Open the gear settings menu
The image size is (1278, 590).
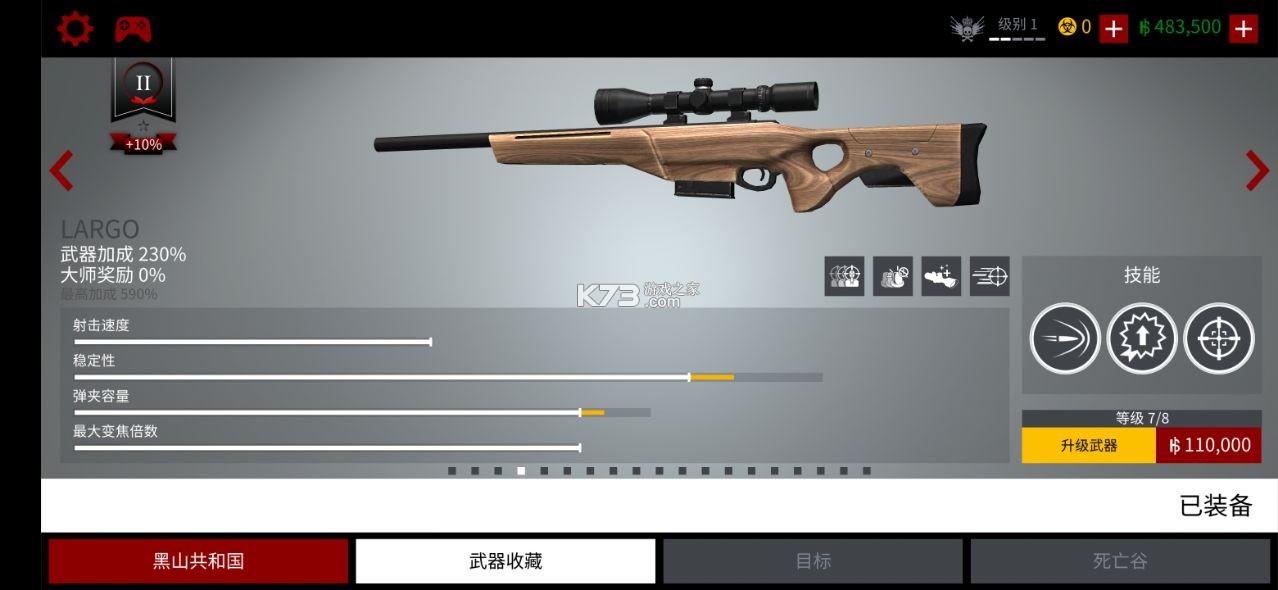[x=75, y=28]
